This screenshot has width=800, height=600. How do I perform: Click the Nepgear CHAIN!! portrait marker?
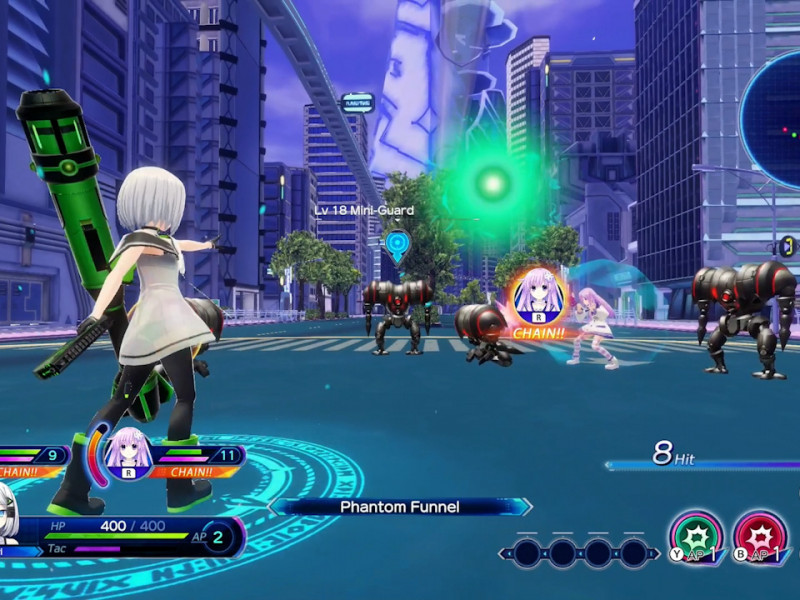[539, 295]
